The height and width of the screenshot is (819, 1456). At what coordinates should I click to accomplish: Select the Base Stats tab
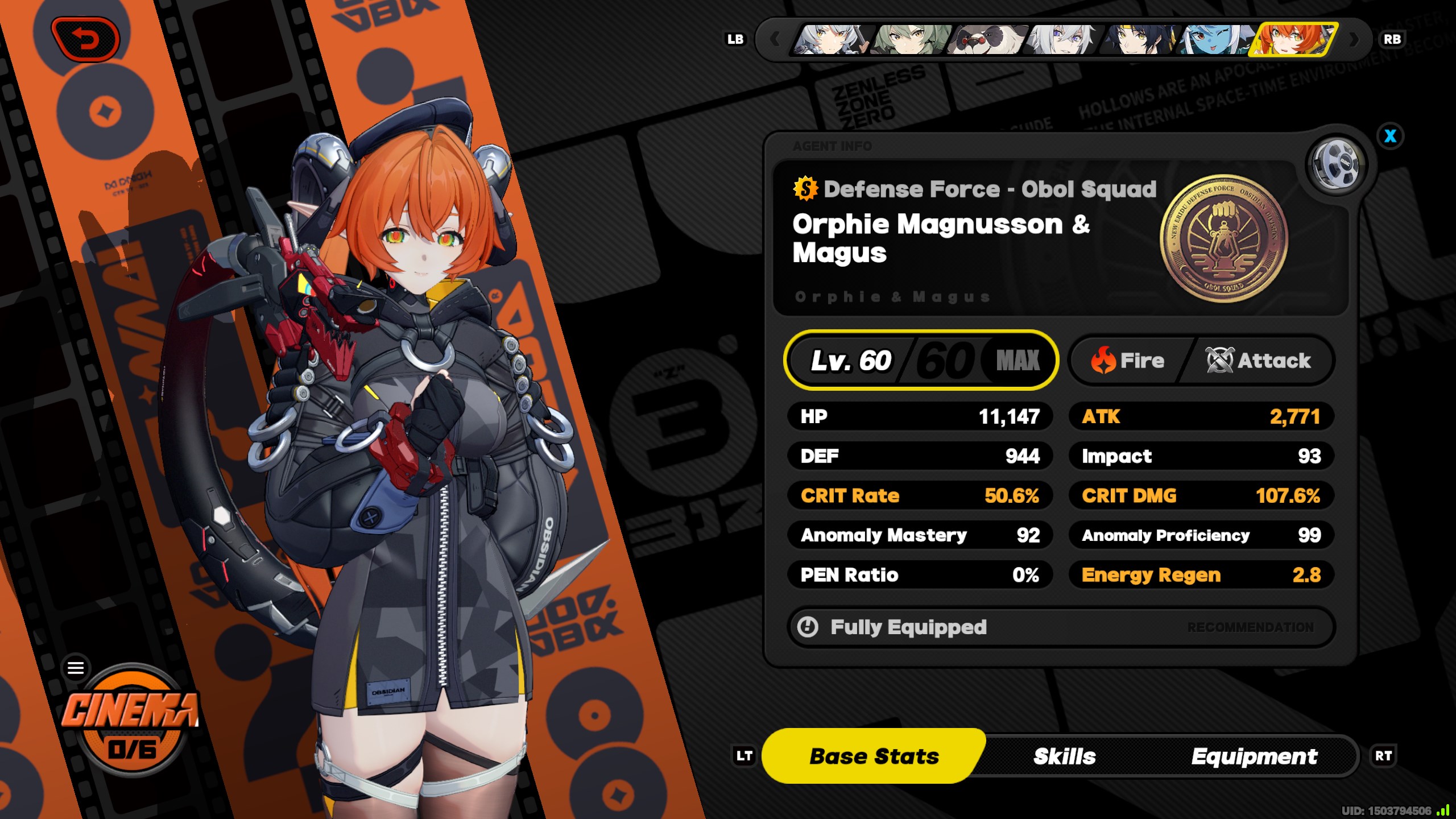tap(874, 756)
